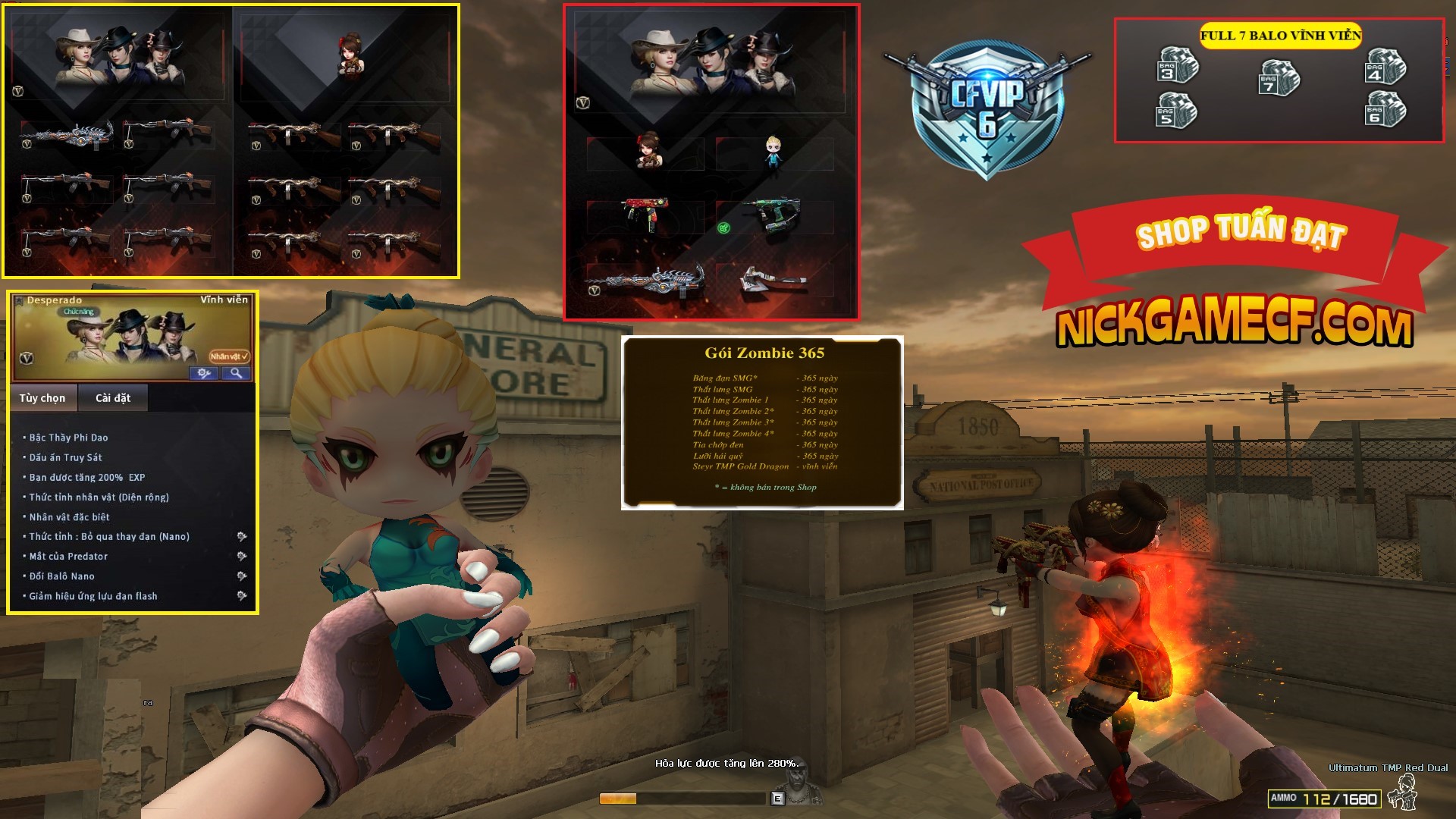Choose the BAG 4 backpack icon
1456x819 pixels.
point(1385,66)
